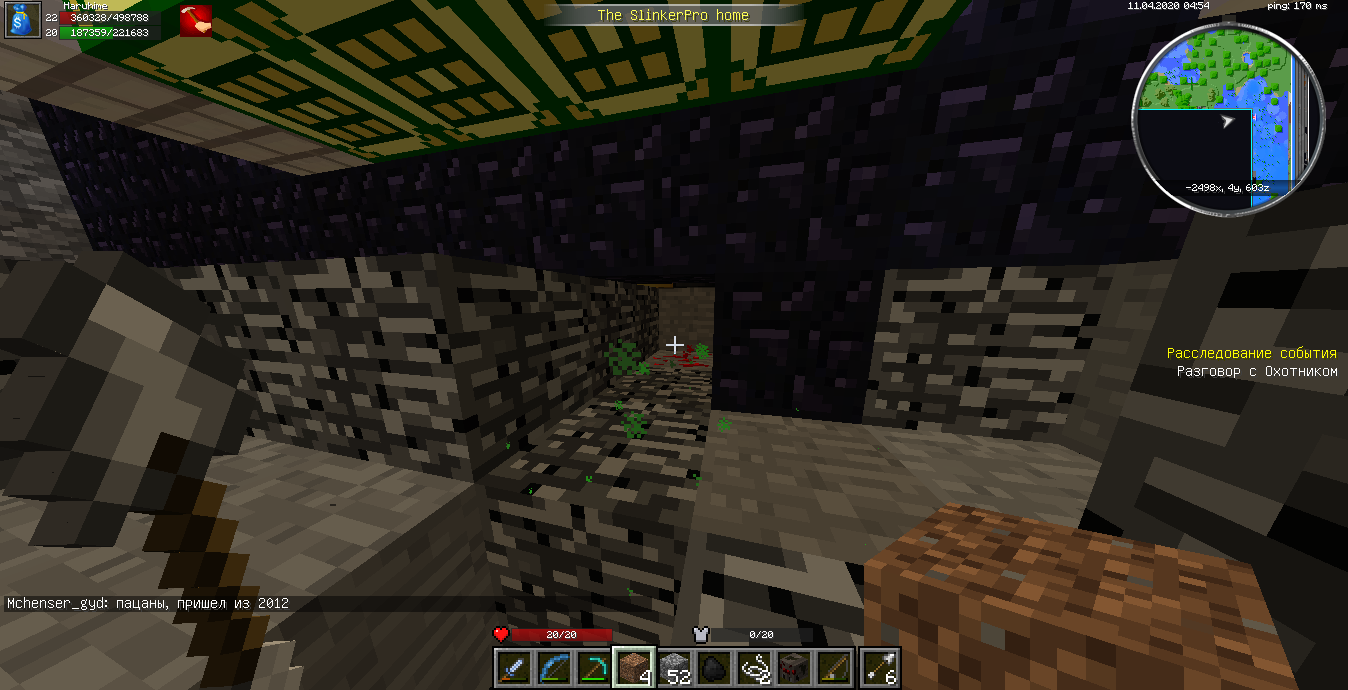Select the coal hotbar slot
This screenshot has width=1348, height=690.
pyautogui.click(x=715, y=667)
